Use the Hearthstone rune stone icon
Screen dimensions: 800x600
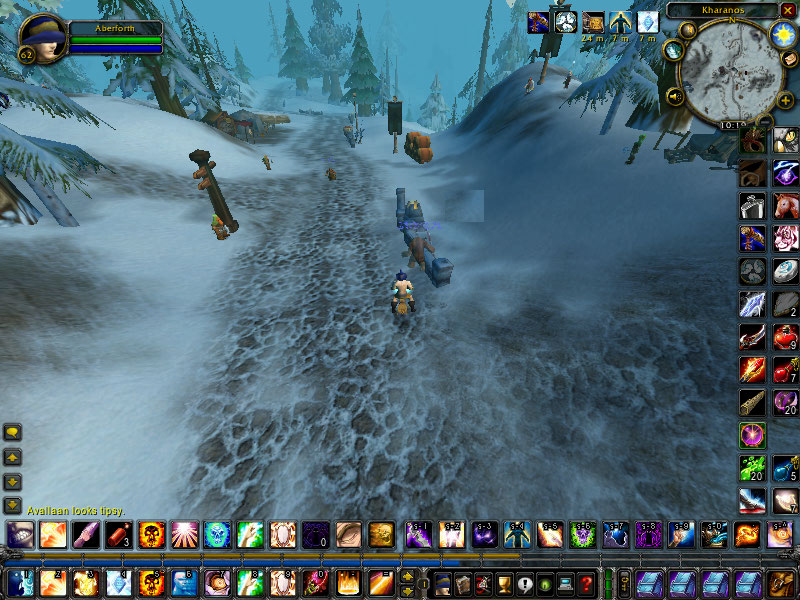(x=785, y=270)
